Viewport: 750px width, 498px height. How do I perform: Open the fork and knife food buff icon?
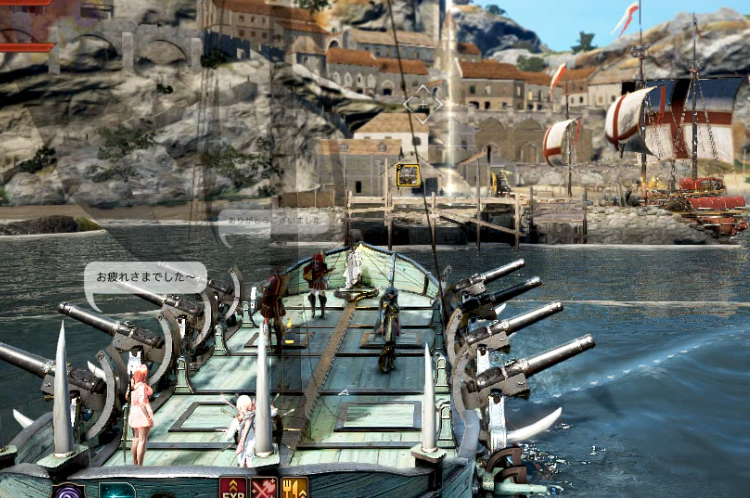tap(295, 489)
